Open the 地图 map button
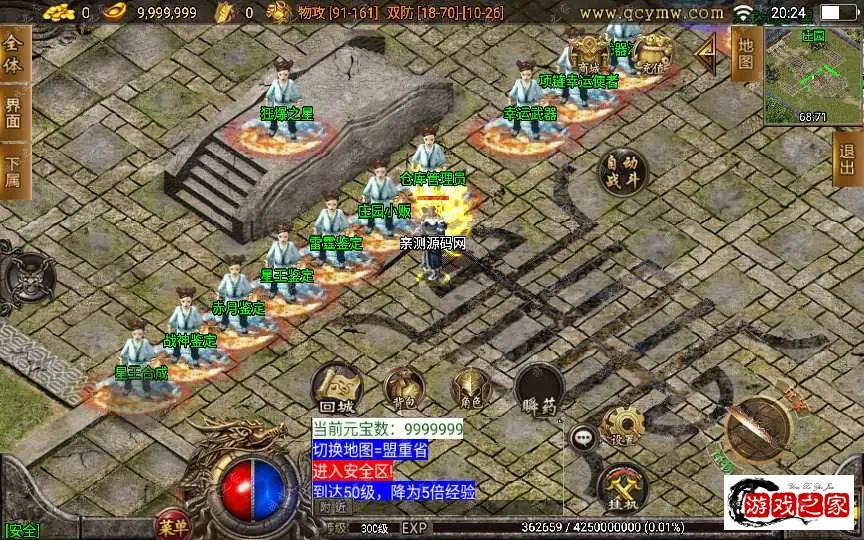The width and height of the screenshot is (864, 540). [745, 52]
